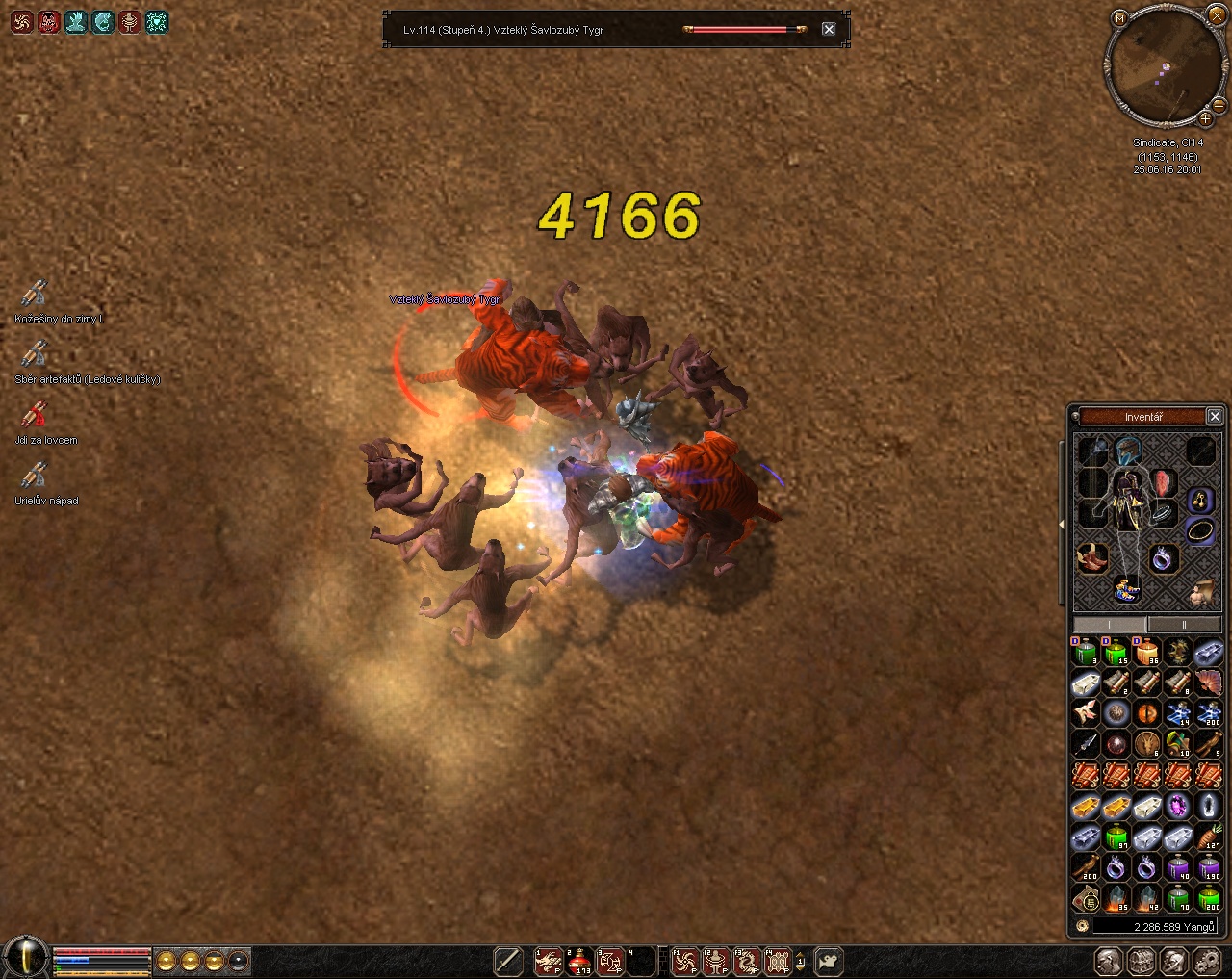Click the sword attack button on the taskbar
Viewport: 1232px width, 979px height.
(x=507, y=961)
